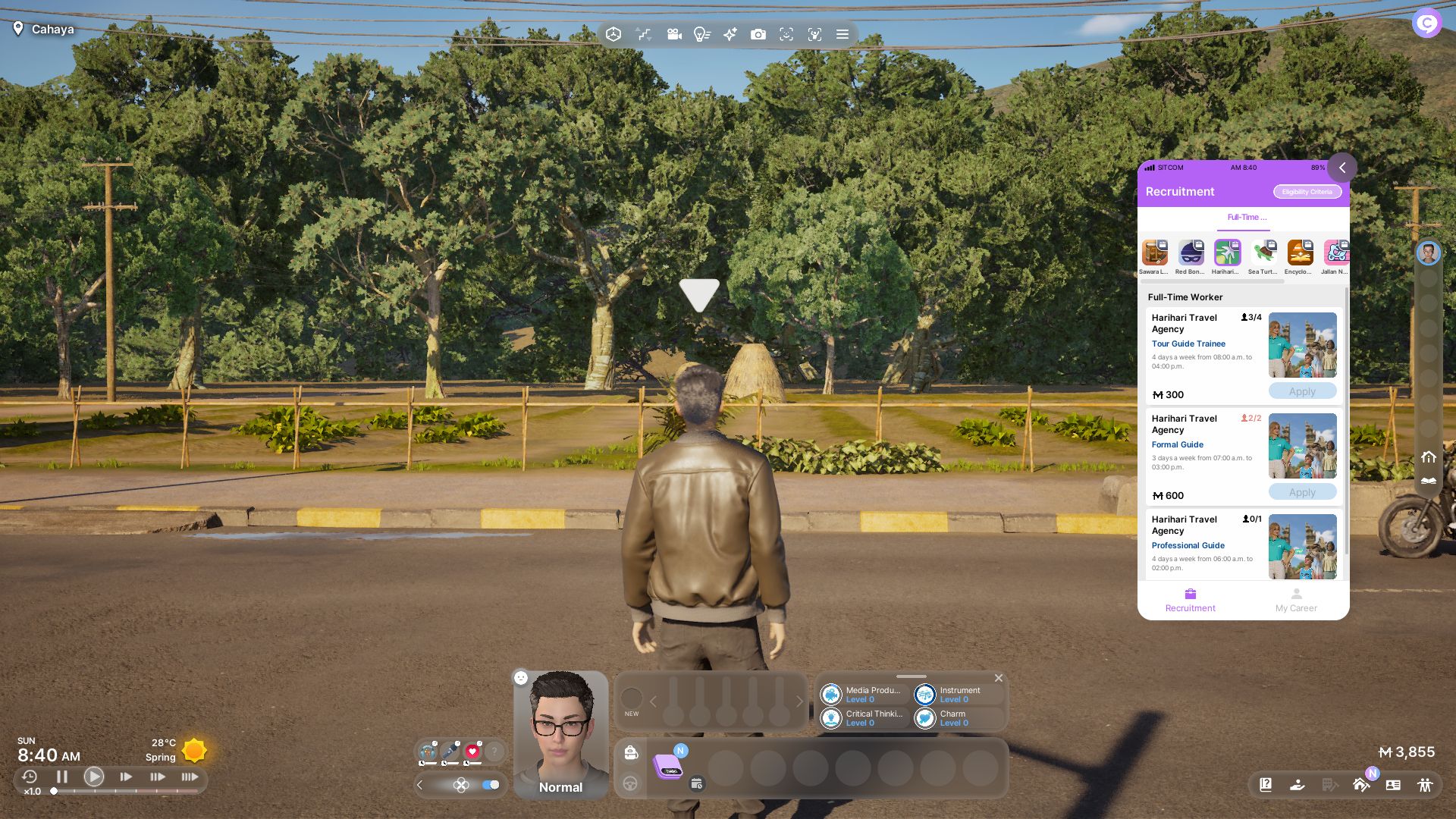Open the video camera tool
The height and width of the screenshot is (819, 1456).
(x=673, y=34)
